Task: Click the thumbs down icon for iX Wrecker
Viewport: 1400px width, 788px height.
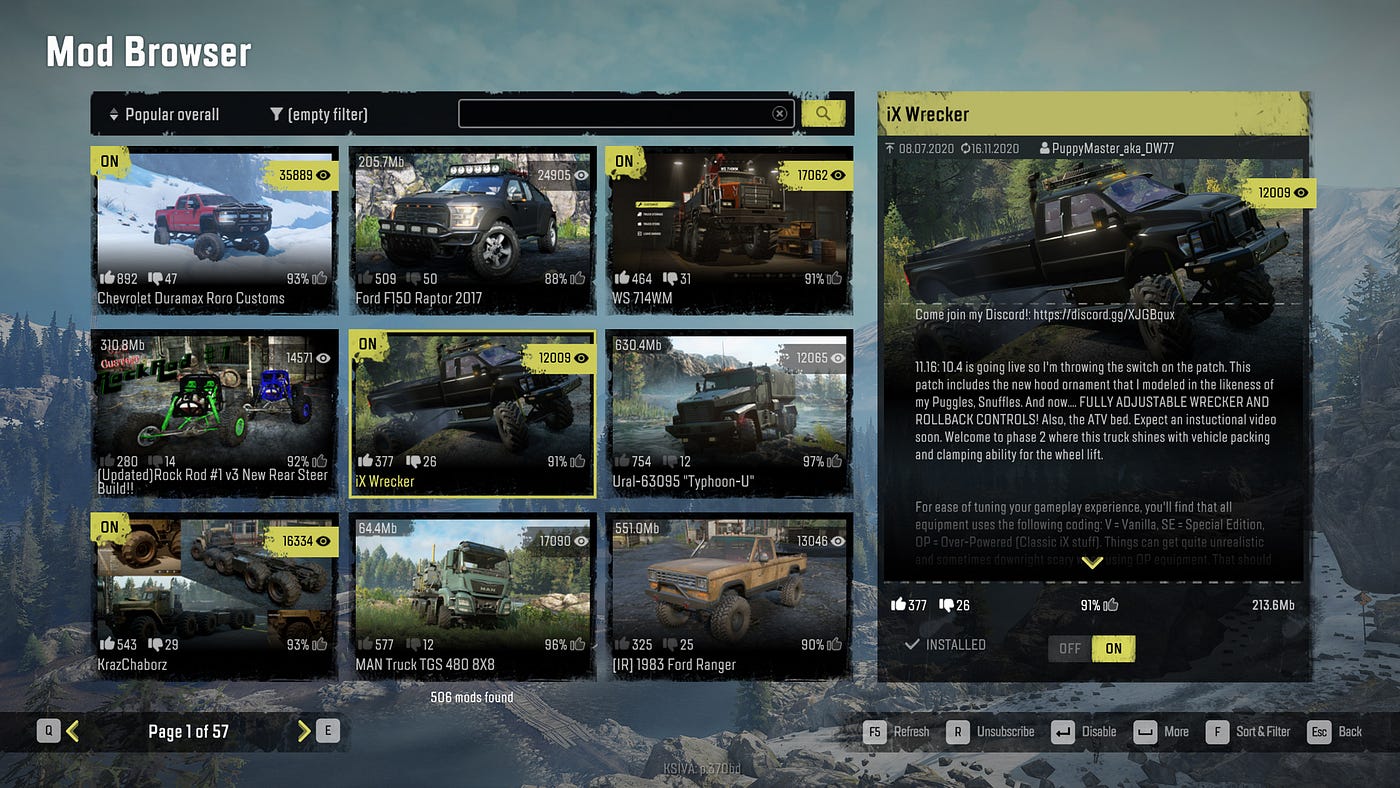Action: click(x=946, y=604)
